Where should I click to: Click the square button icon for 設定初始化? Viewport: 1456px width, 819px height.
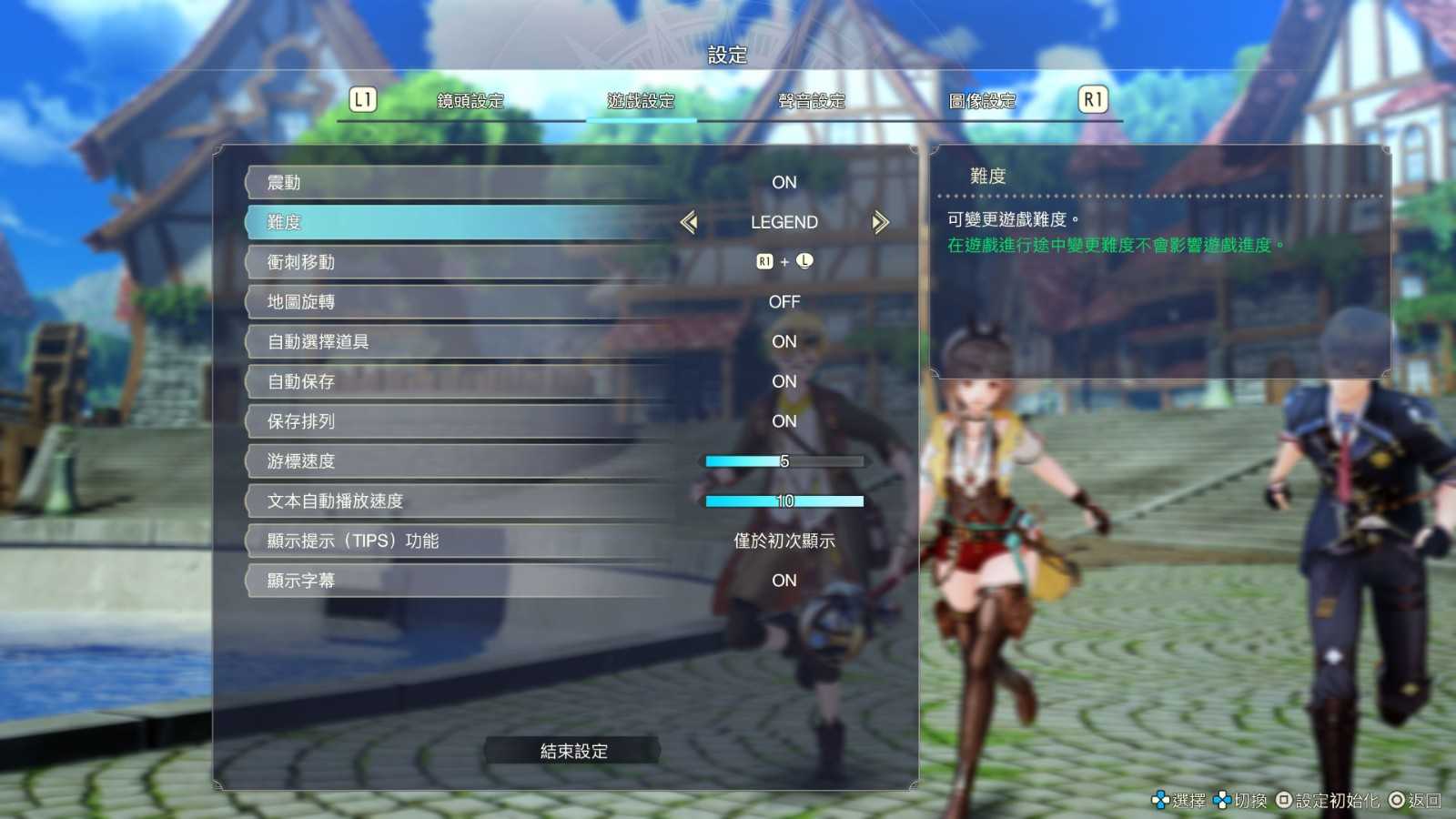point(1284,801)
